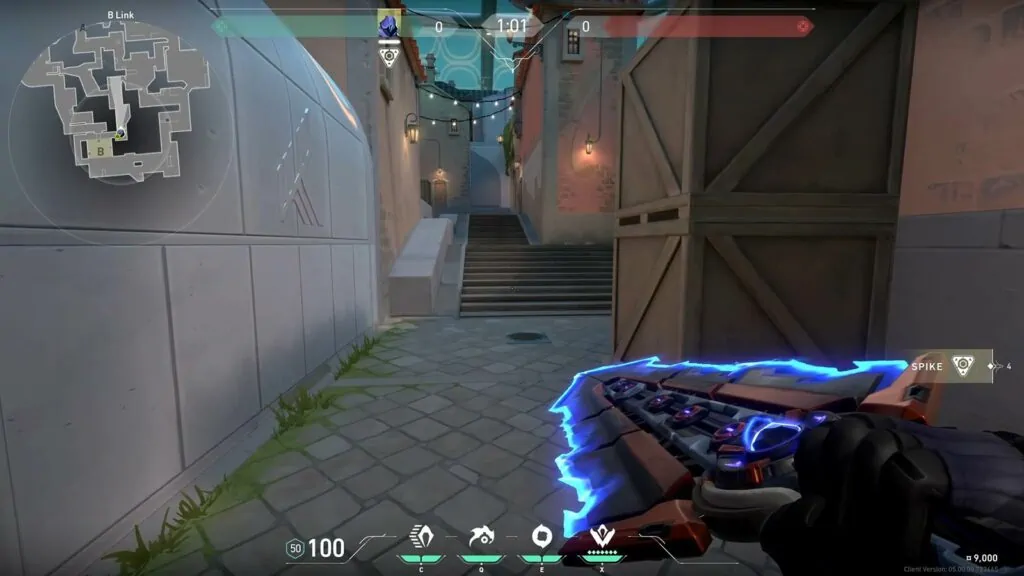
Task: Click the B site marker on the minimap
Action: pyautogui.click(x=100, y=151)
